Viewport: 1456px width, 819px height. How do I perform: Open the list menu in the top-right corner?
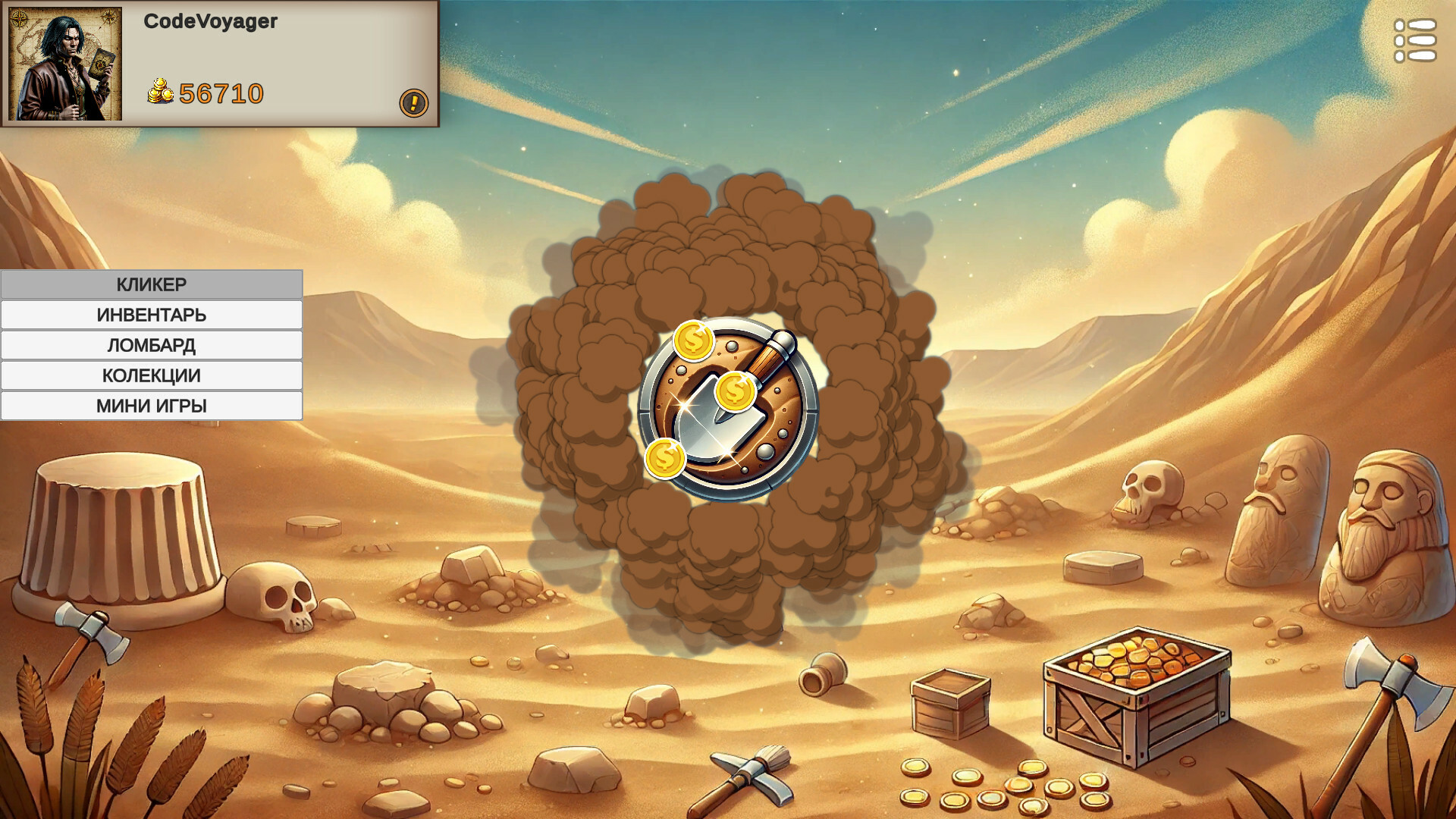pos(1415,42)
